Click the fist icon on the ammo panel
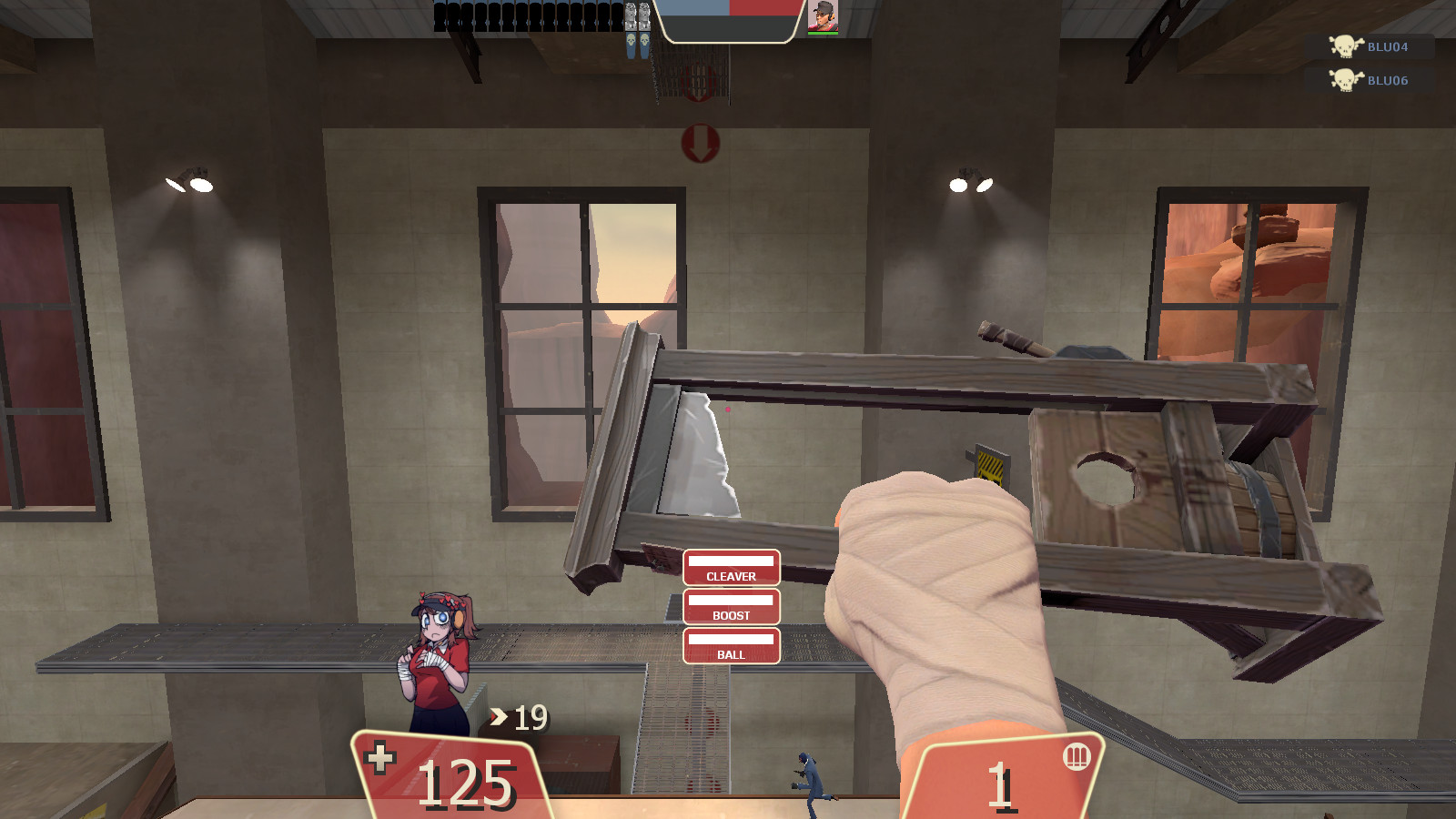 point(1077,756)
